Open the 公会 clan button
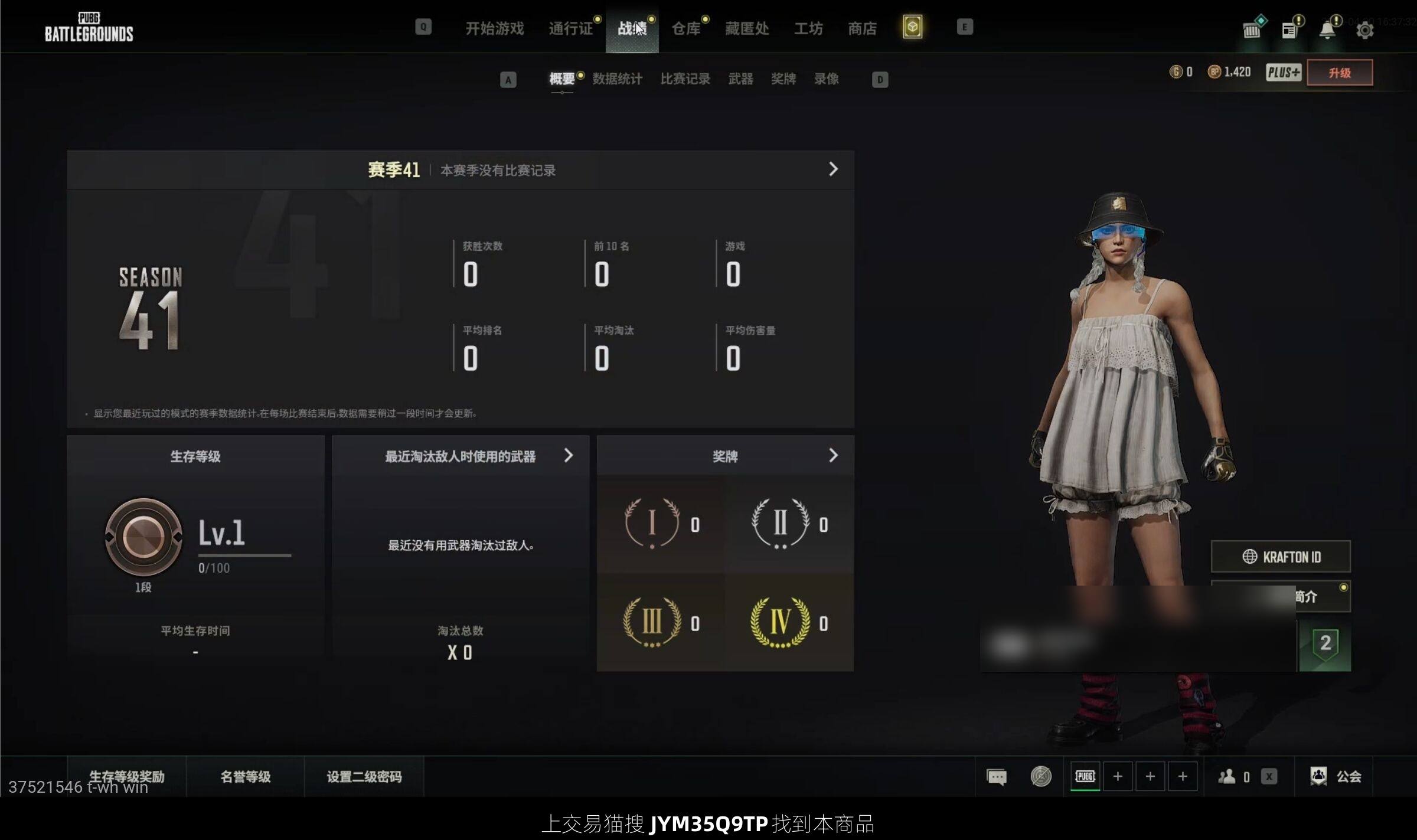 point(1336,776)
